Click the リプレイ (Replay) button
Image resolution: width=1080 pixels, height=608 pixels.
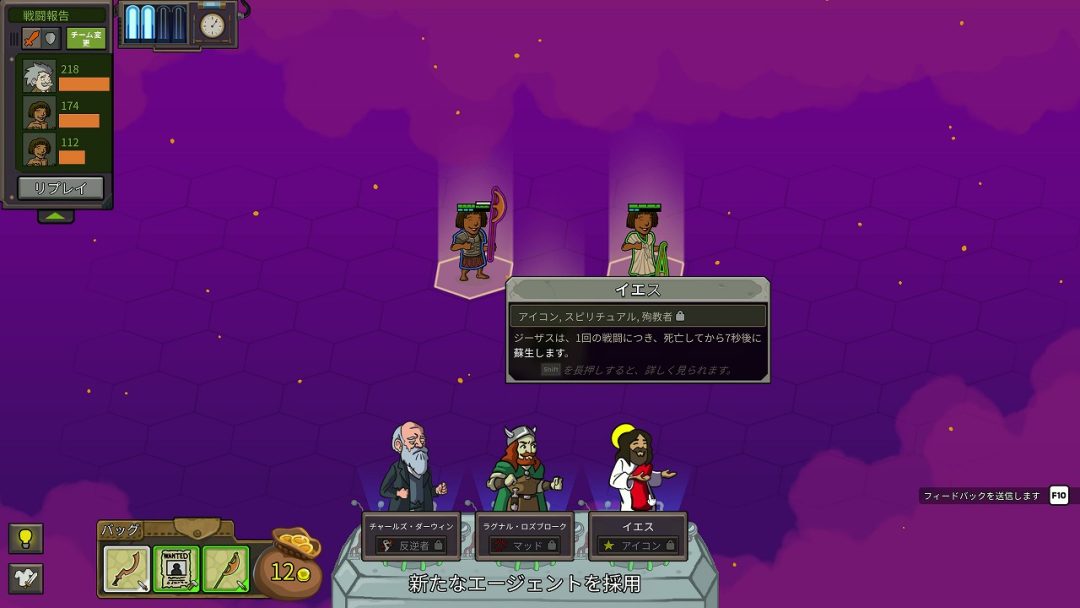(x=60, y=188)
